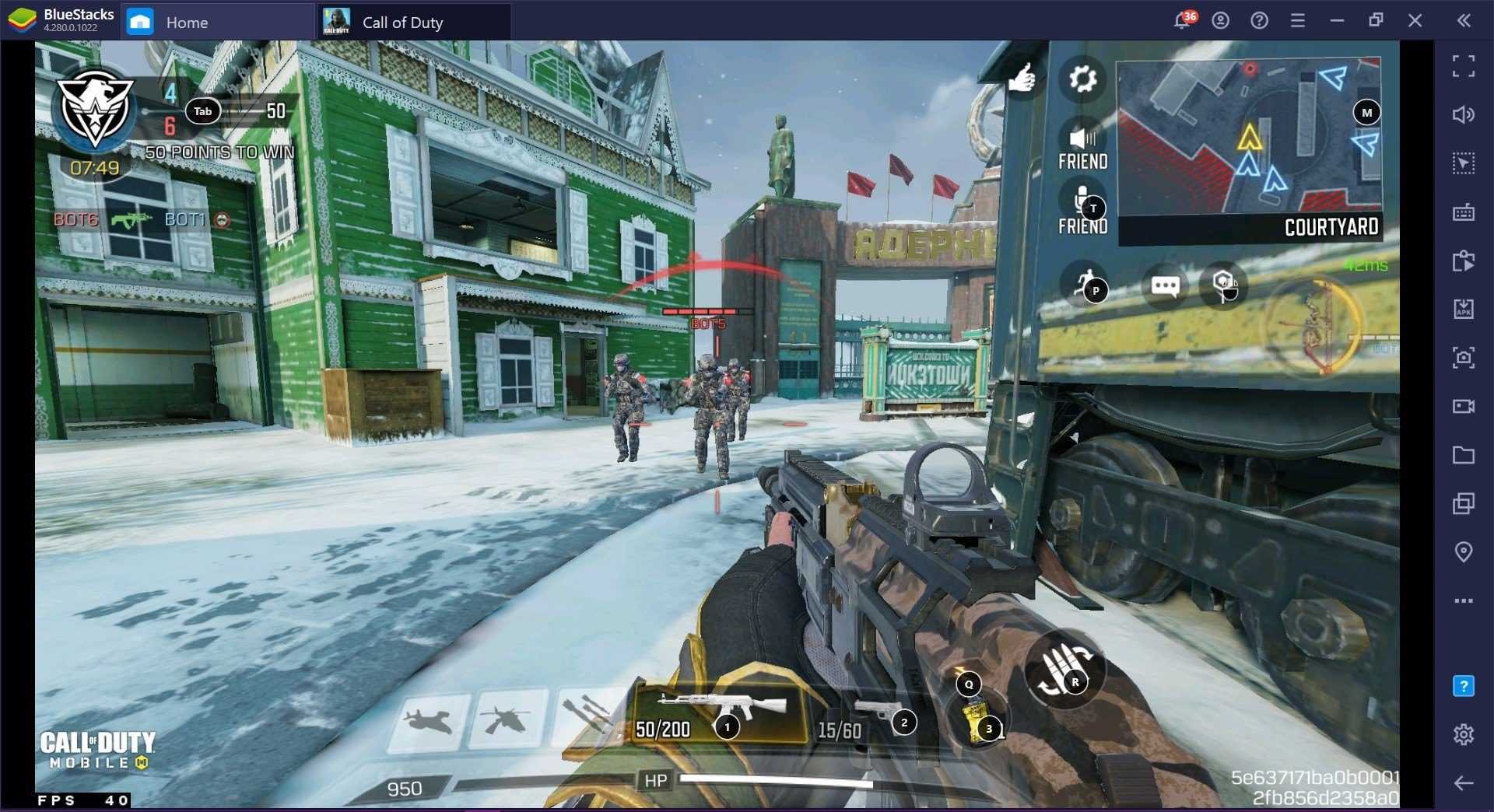The image size is (1494, 812).
Task: Toggle BlueStacks fullscreen mode
Action: pyautogui.click(x=1463, y=66)
